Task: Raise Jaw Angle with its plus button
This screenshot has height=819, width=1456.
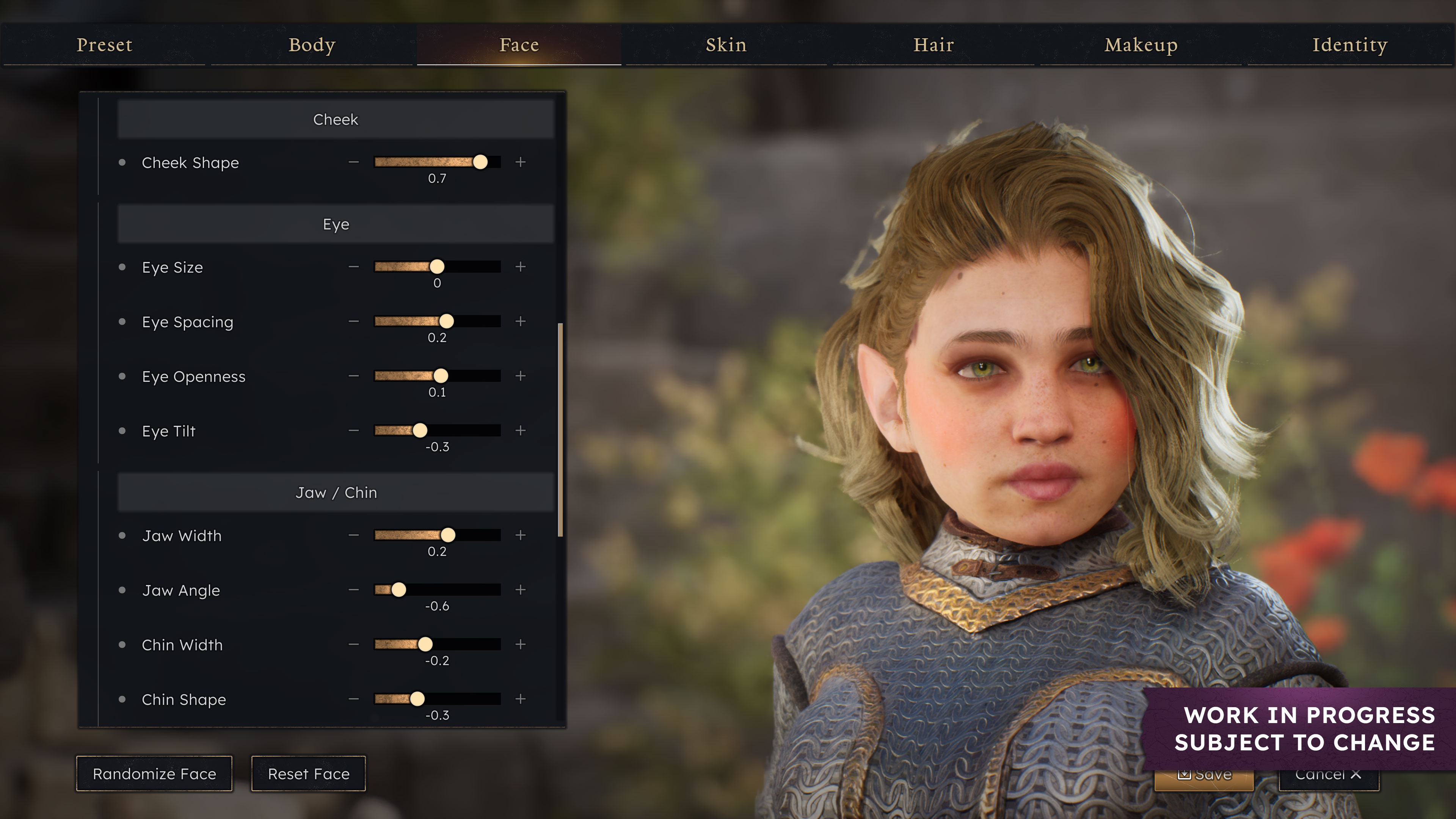Action: tap(521, 590)
